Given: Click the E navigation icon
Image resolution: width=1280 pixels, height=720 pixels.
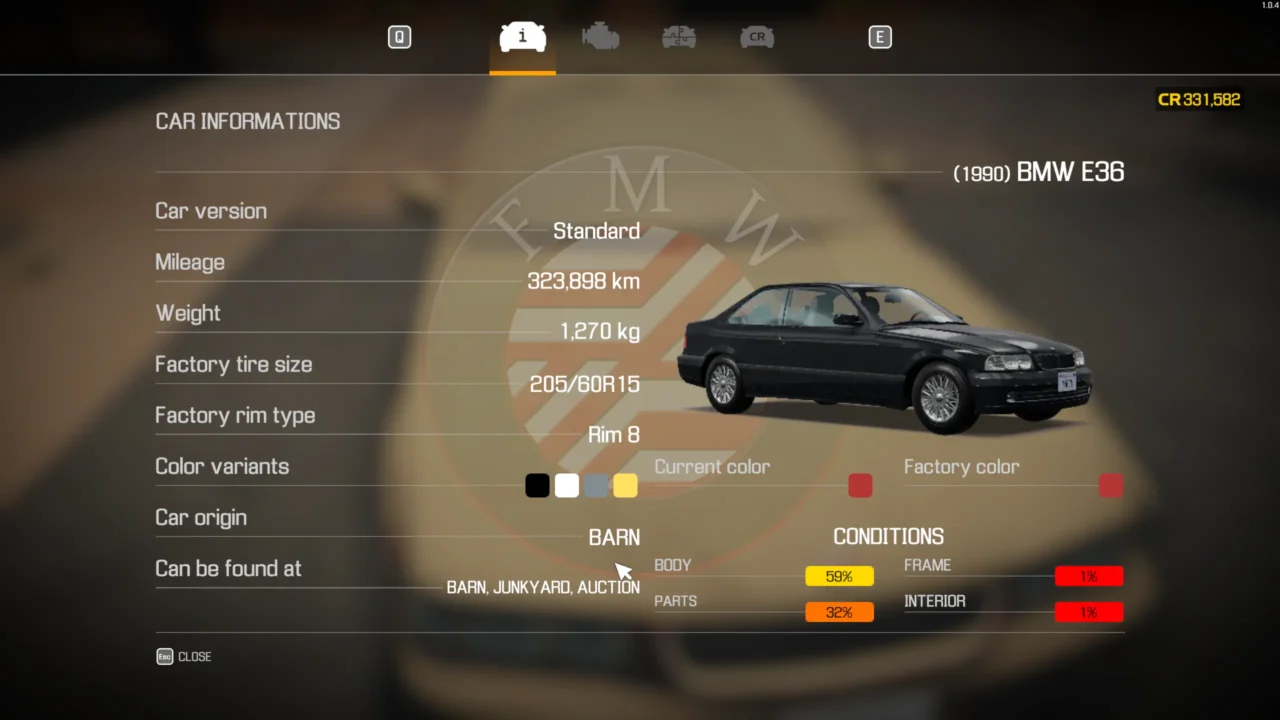Looking at the screenshot, I should pos(880,37).
